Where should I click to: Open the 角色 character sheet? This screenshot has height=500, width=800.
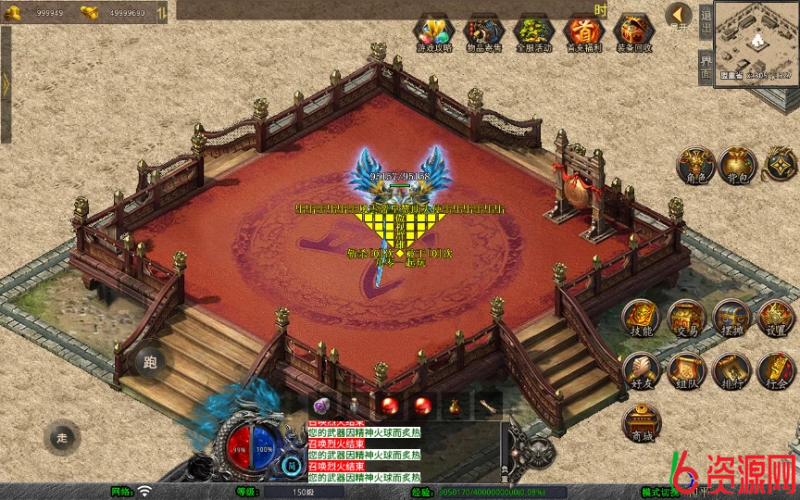695,165
